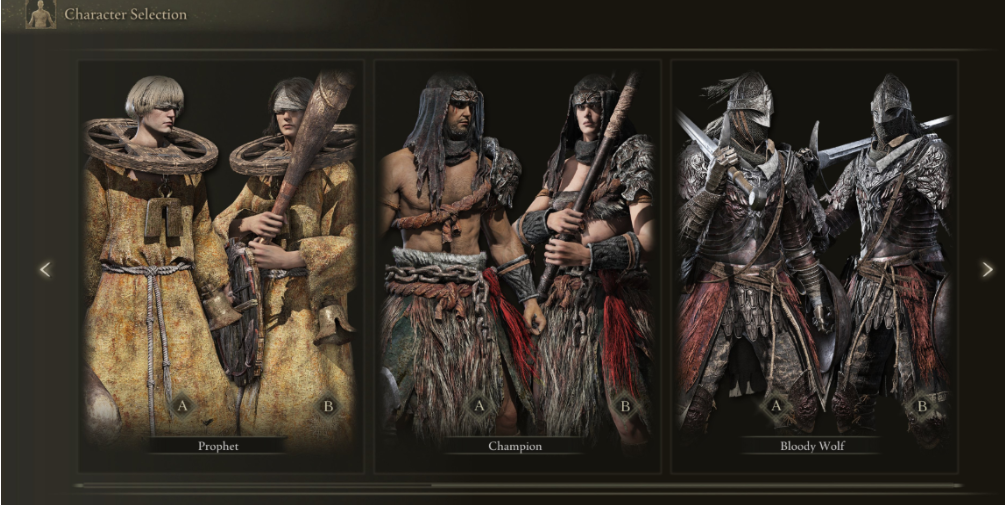Choose body type B for Prophet
This screenshot has height=505, width=1005.
(x=327, y=405)
